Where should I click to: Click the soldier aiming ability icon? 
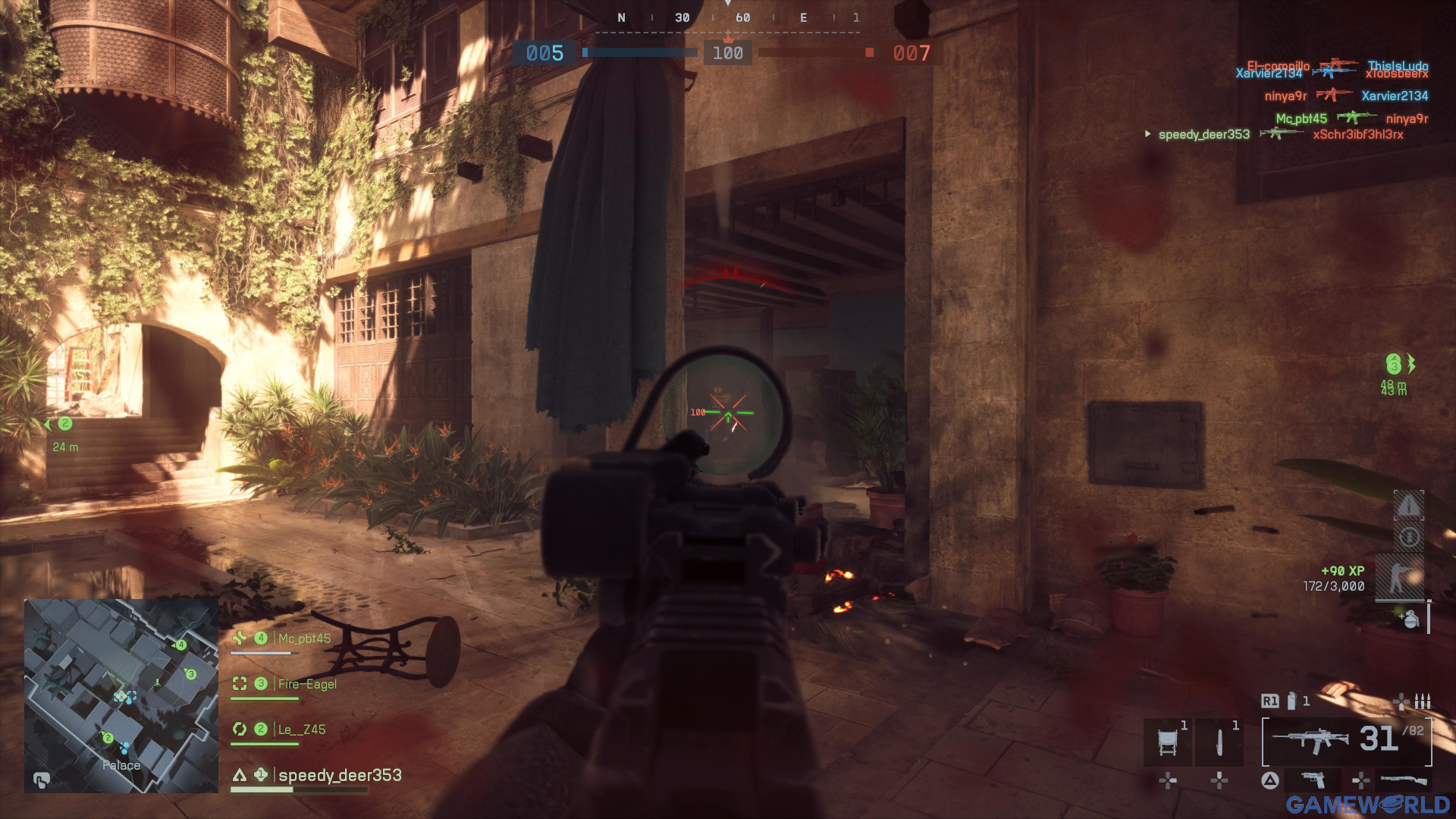click(x=1399, y=577)
